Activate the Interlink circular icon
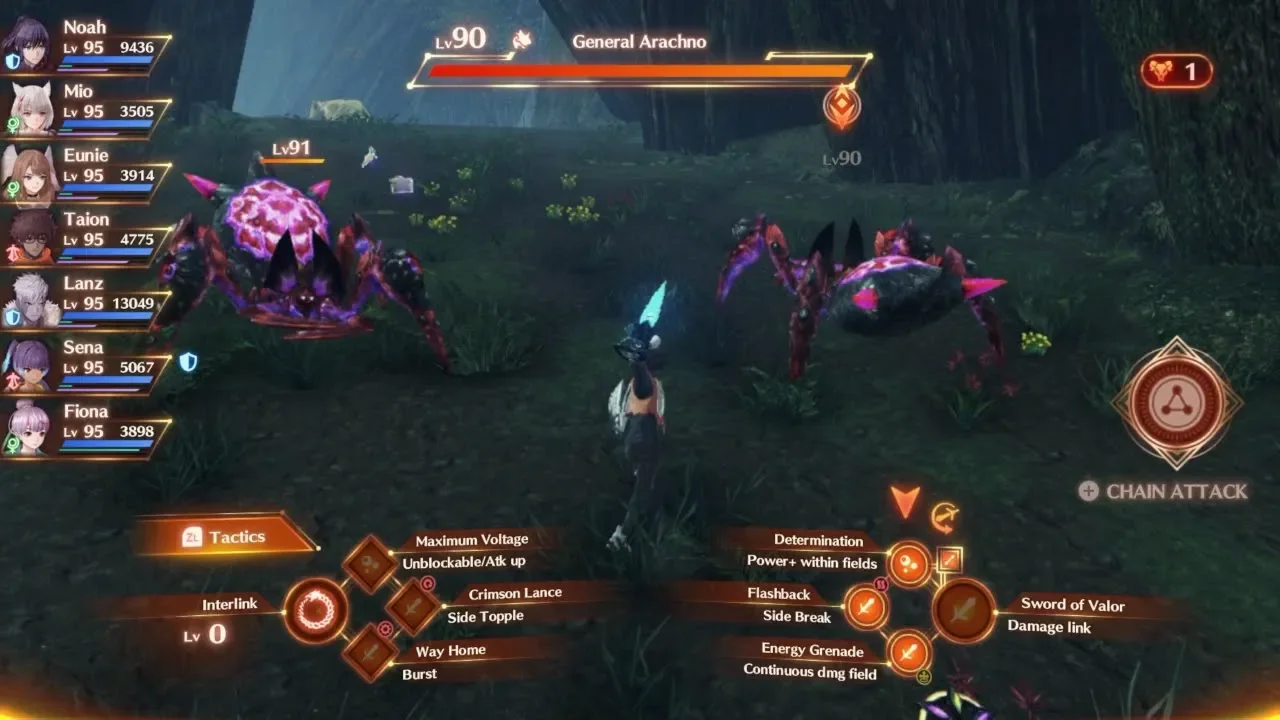This screenshot has width=1280, height=720. point(315,609)
